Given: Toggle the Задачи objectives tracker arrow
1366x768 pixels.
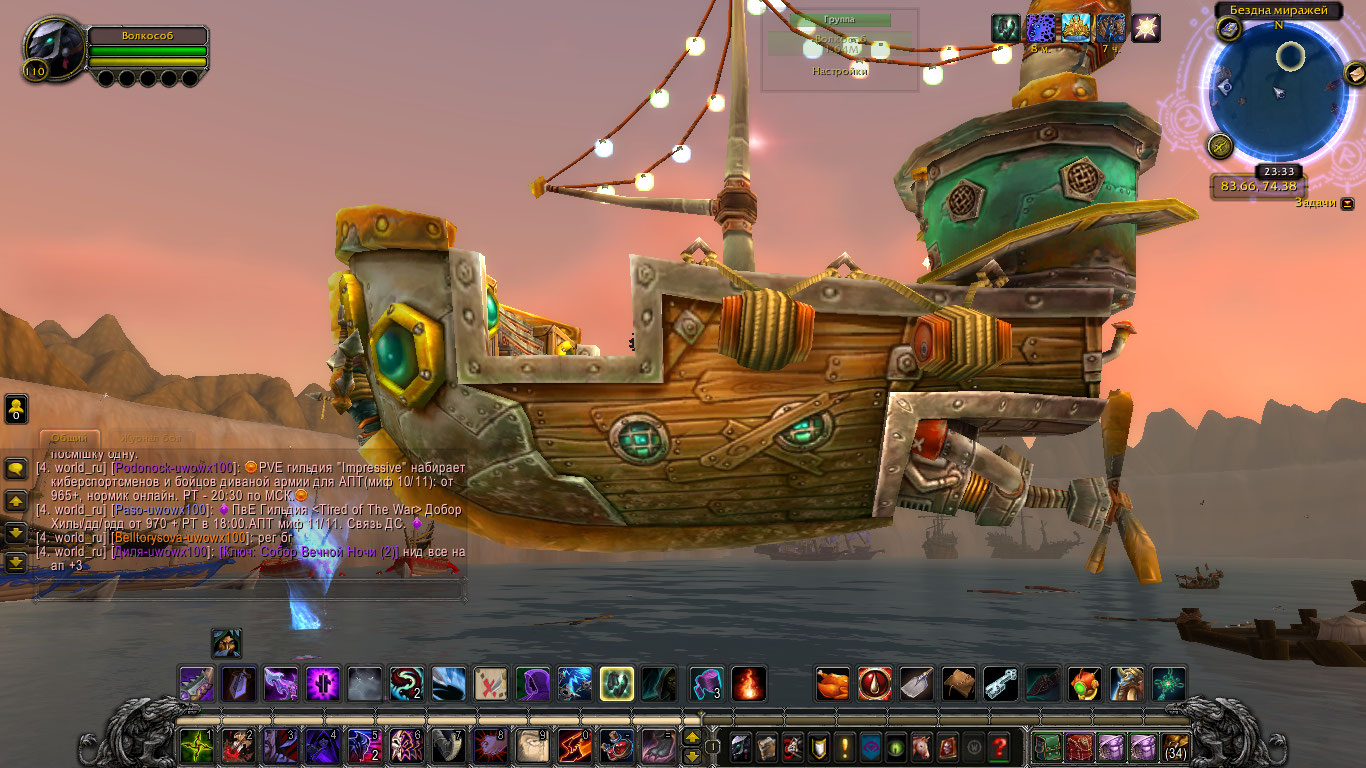Looking at the screenshot, I should [x=1347, y=203].
